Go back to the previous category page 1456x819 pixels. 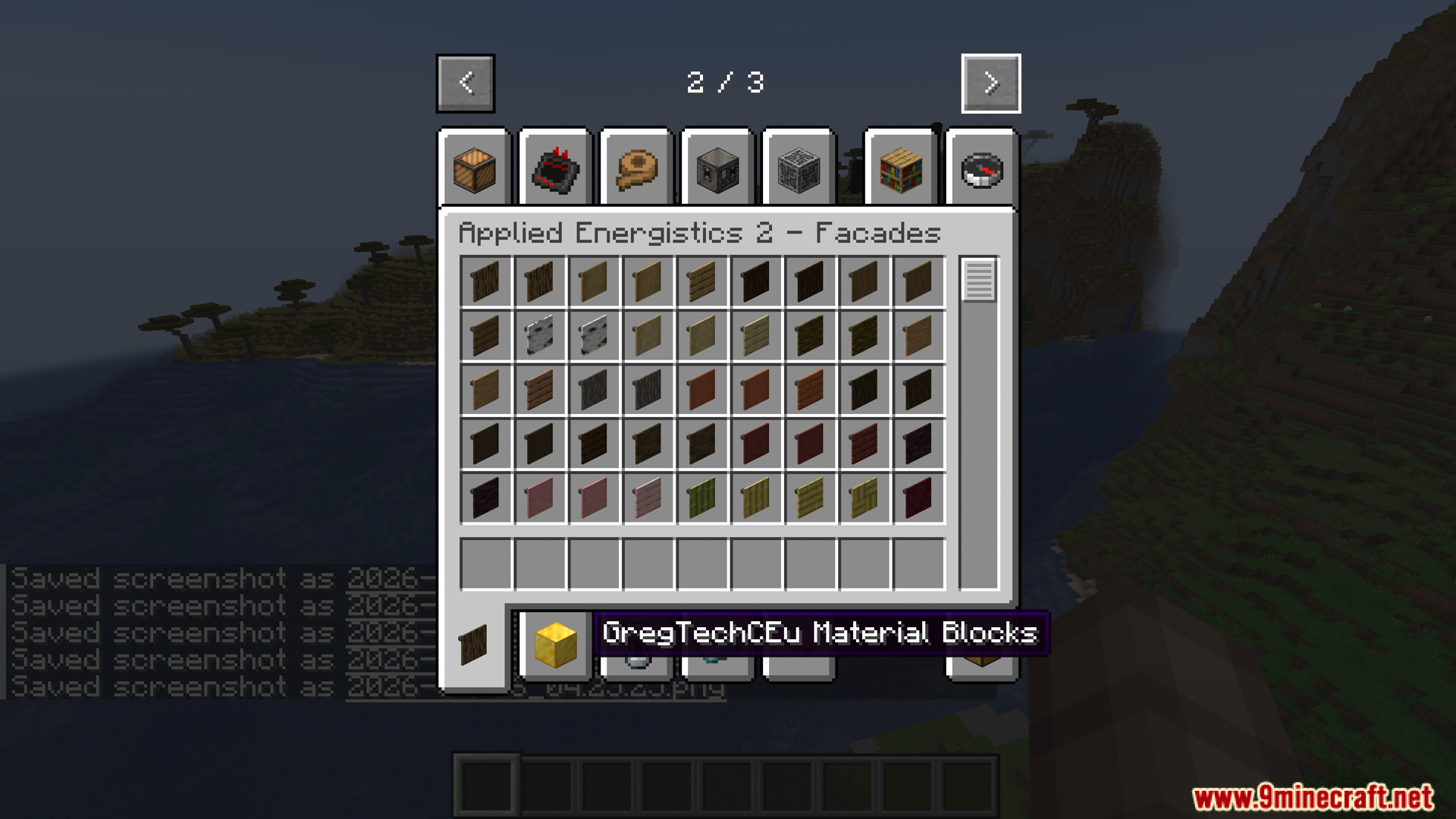point(465,83)
